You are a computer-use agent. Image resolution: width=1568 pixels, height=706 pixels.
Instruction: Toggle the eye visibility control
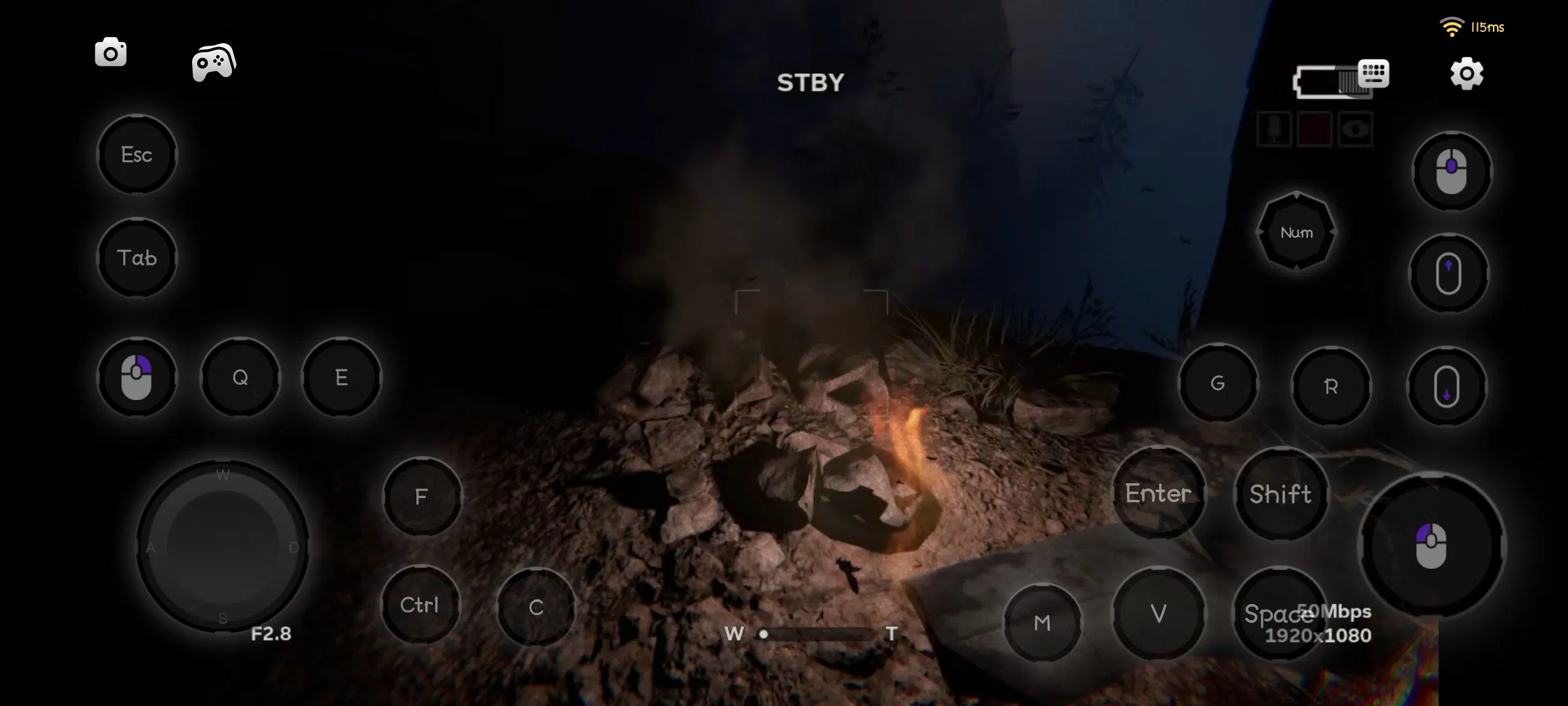click(x=1356, y=129)
